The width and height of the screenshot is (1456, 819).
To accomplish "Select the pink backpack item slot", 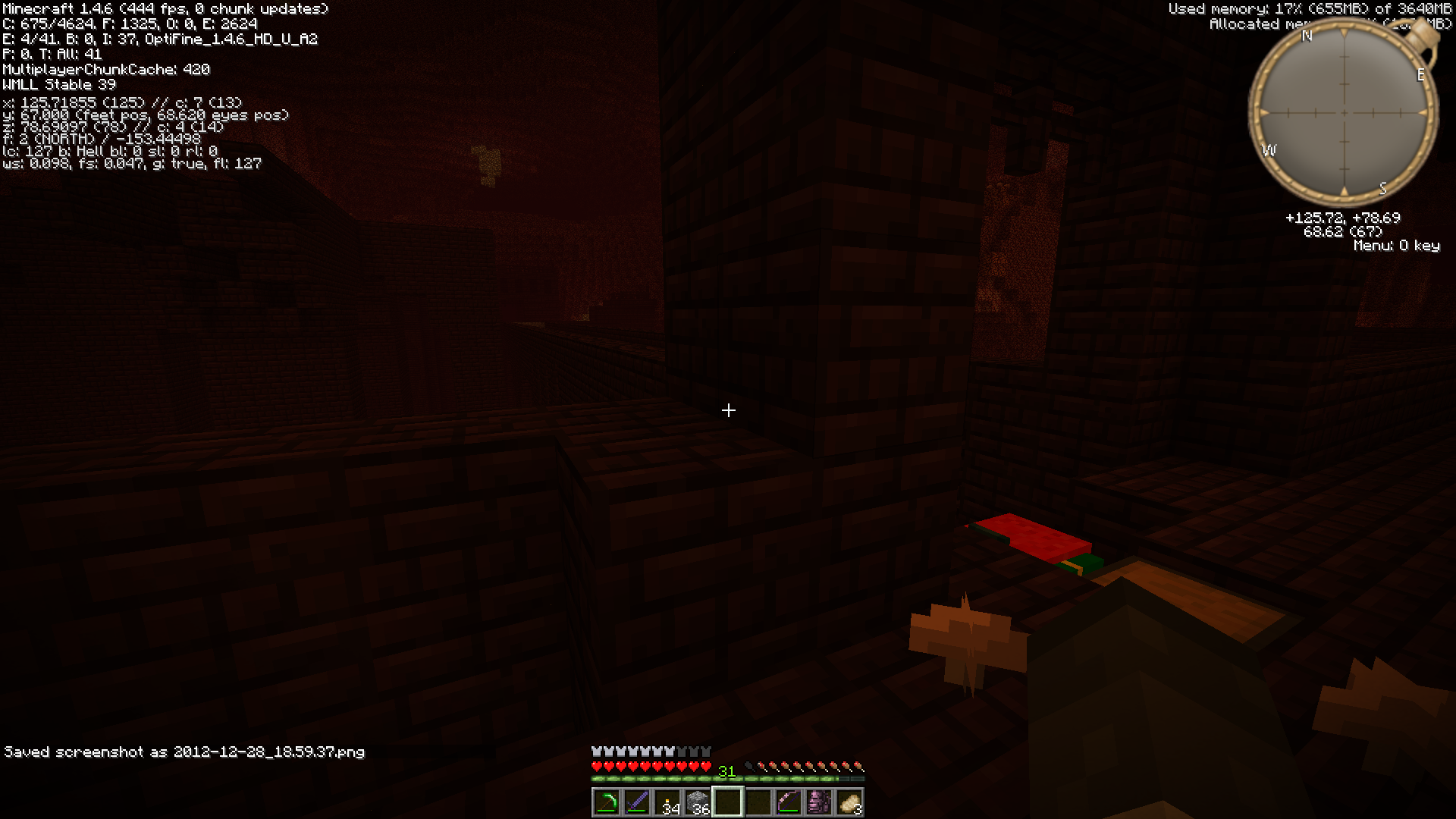I will pyautogui.click(x=818, y=802).
